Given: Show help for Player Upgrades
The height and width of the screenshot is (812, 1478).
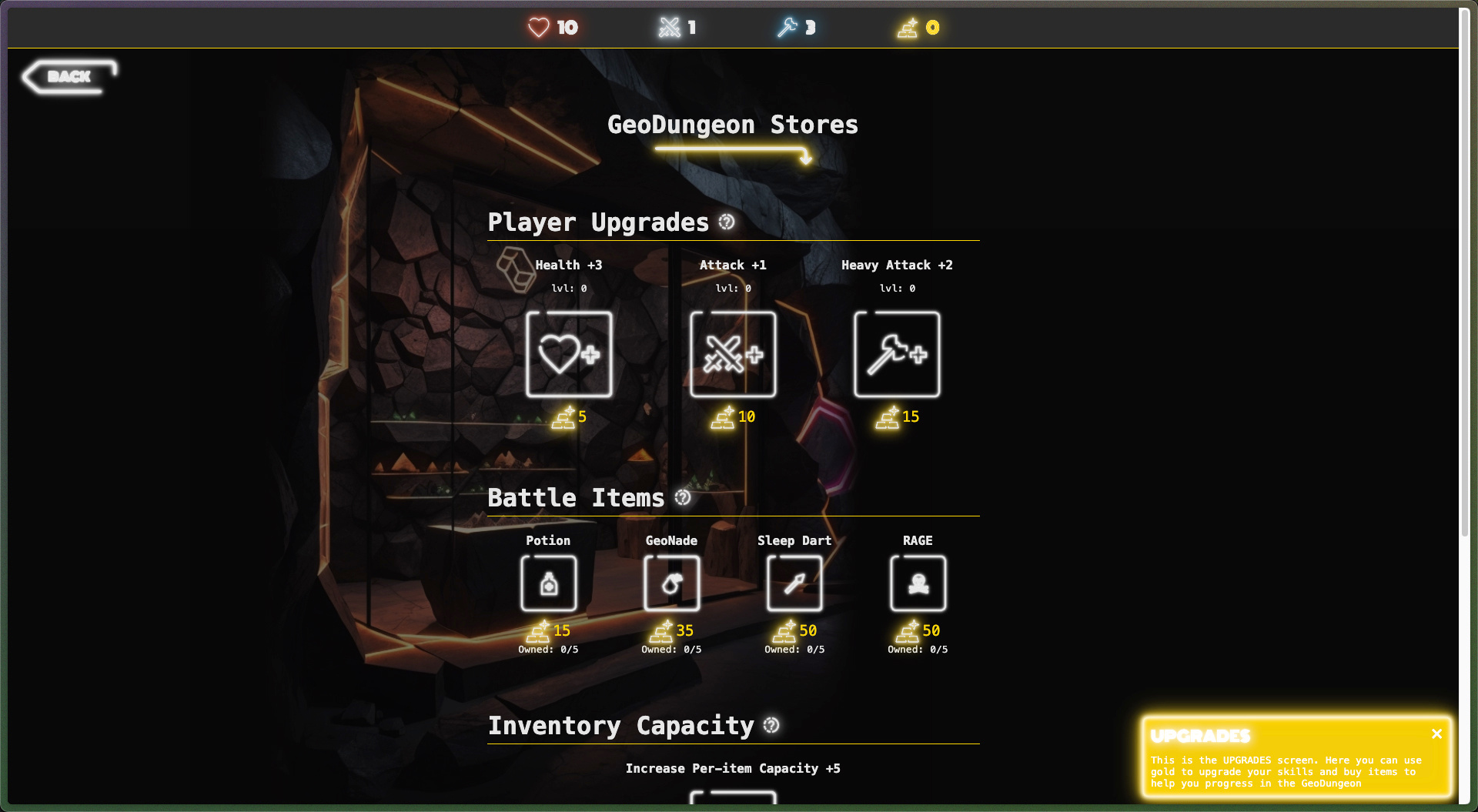Looking at the screenshot, I should (x=727, y=222).
